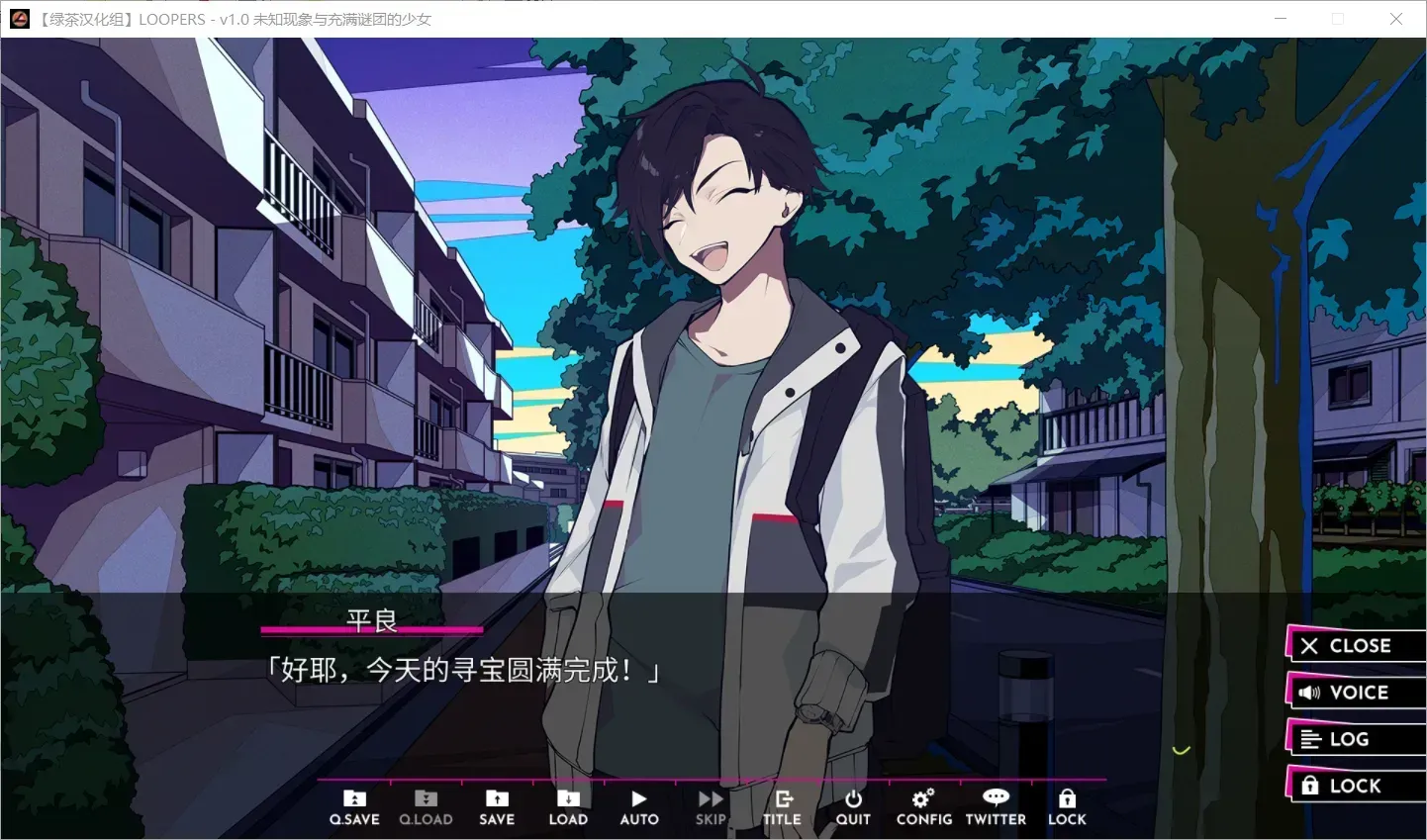Open the window menu via title bar icon
The image size is (1427, 840).
(x=19, y=19)
